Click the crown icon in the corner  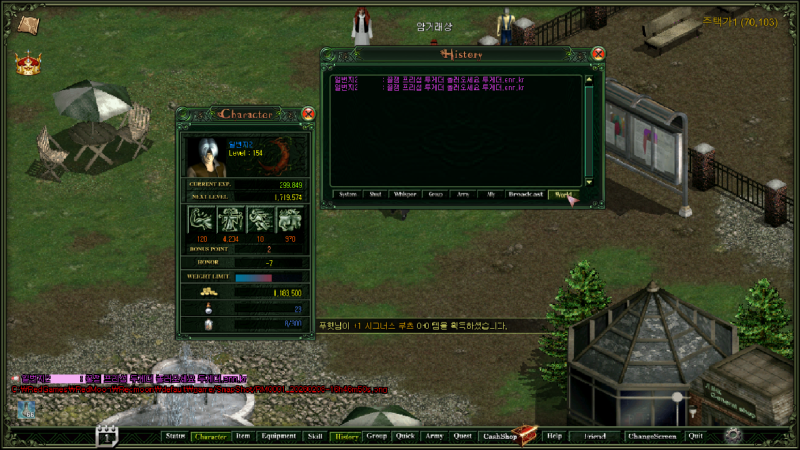point(27,63)
